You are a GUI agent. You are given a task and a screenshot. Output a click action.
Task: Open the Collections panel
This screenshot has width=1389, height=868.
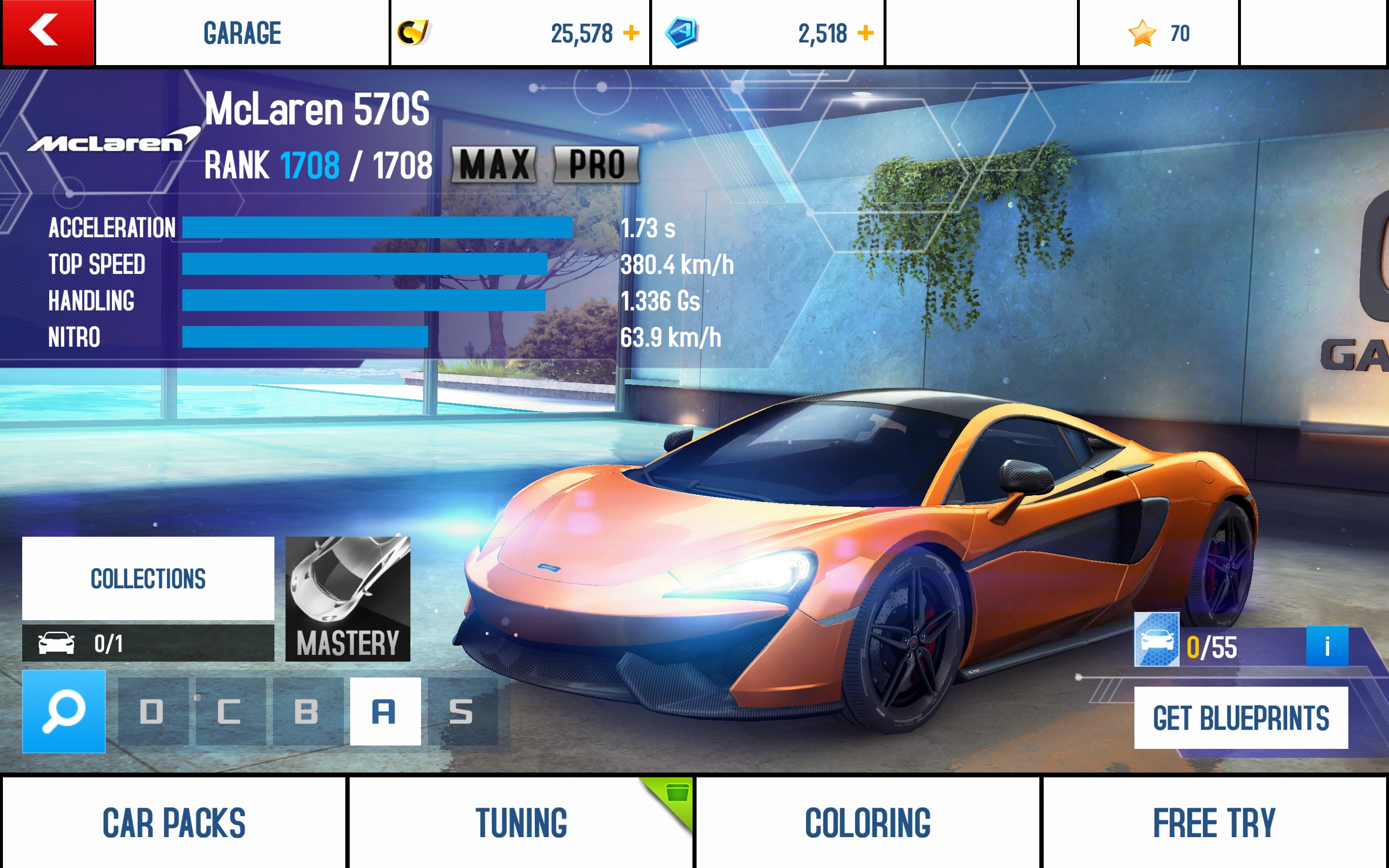(x=148, y=578)
